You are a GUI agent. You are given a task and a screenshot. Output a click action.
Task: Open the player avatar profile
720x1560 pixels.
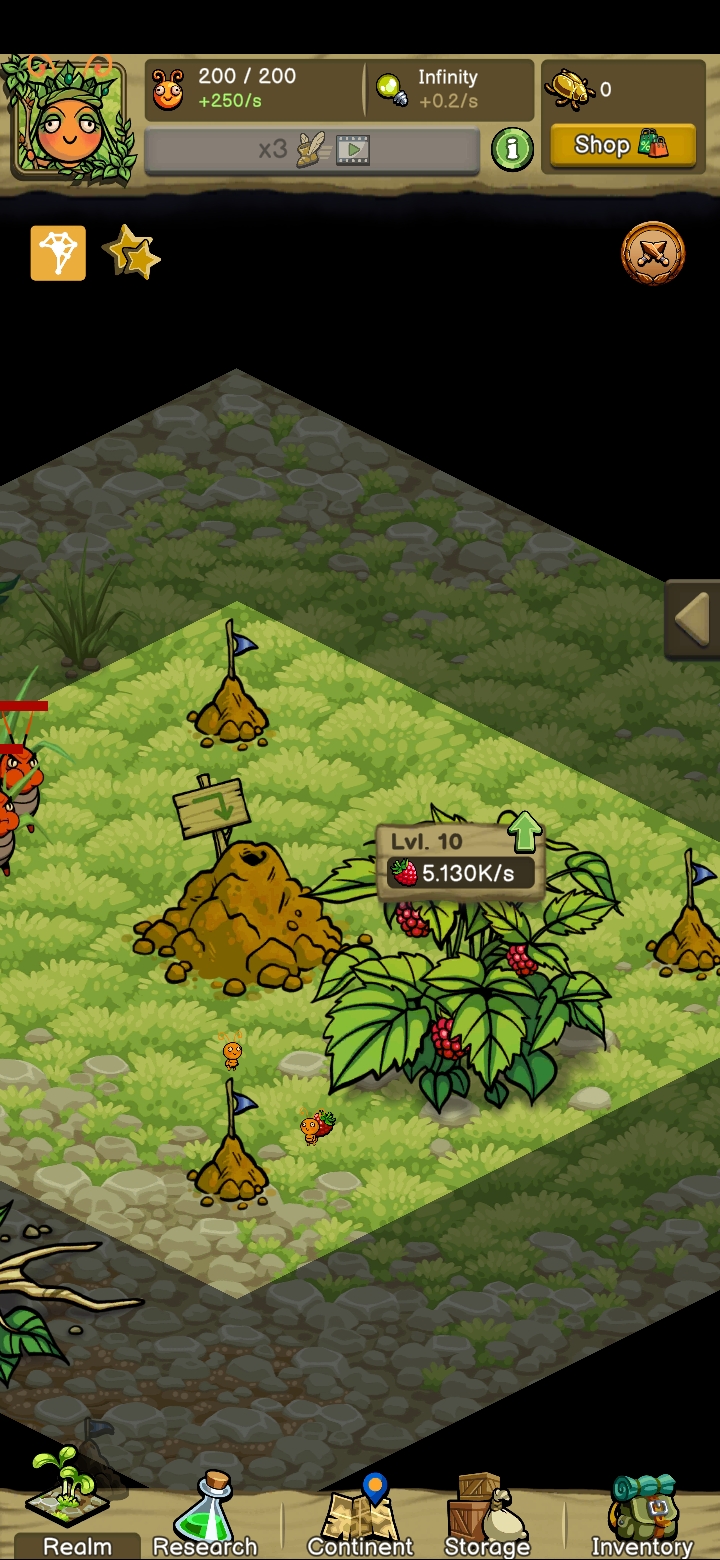coord(69,116)
